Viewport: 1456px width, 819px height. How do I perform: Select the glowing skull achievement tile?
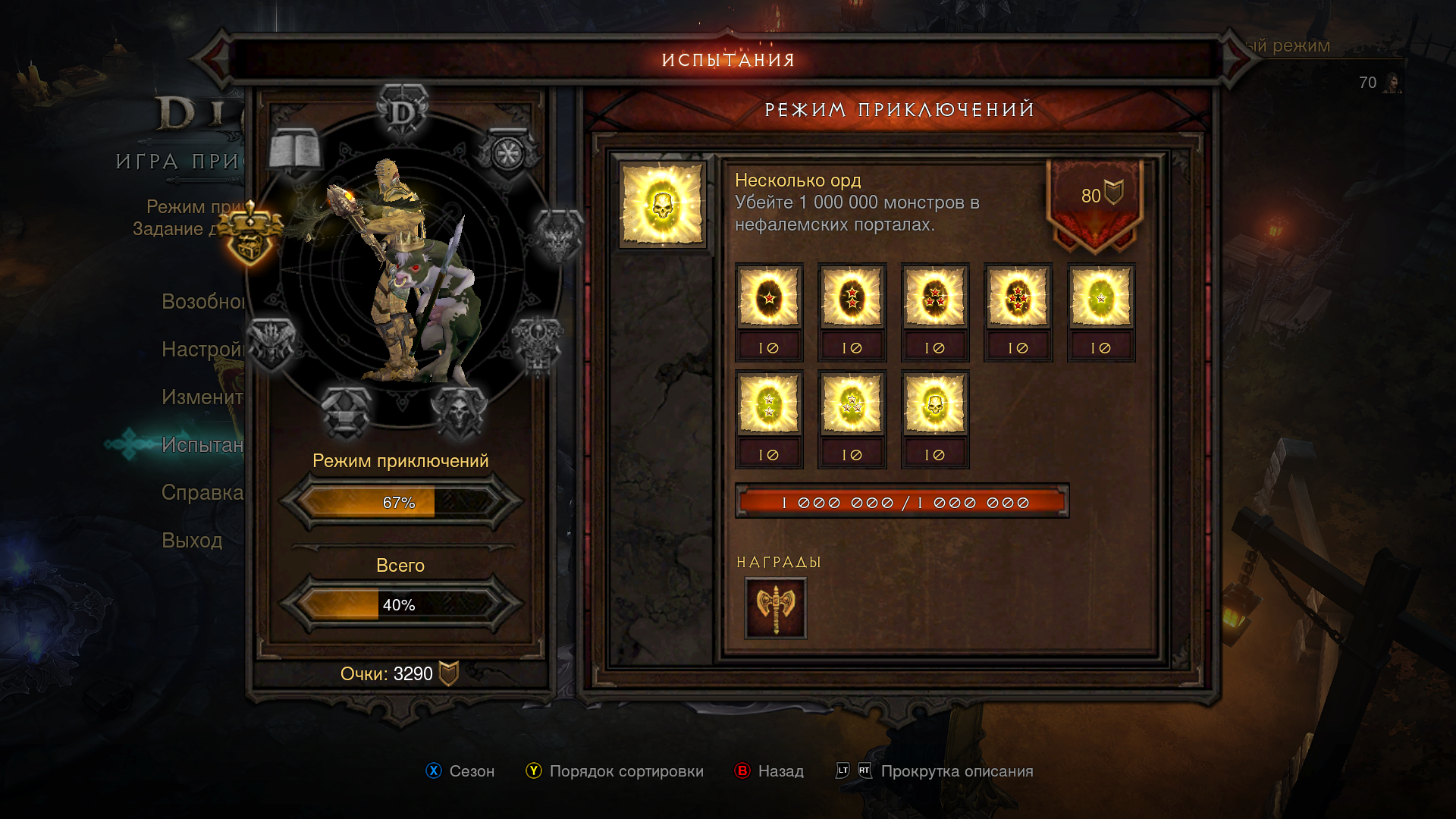point(663,206)
